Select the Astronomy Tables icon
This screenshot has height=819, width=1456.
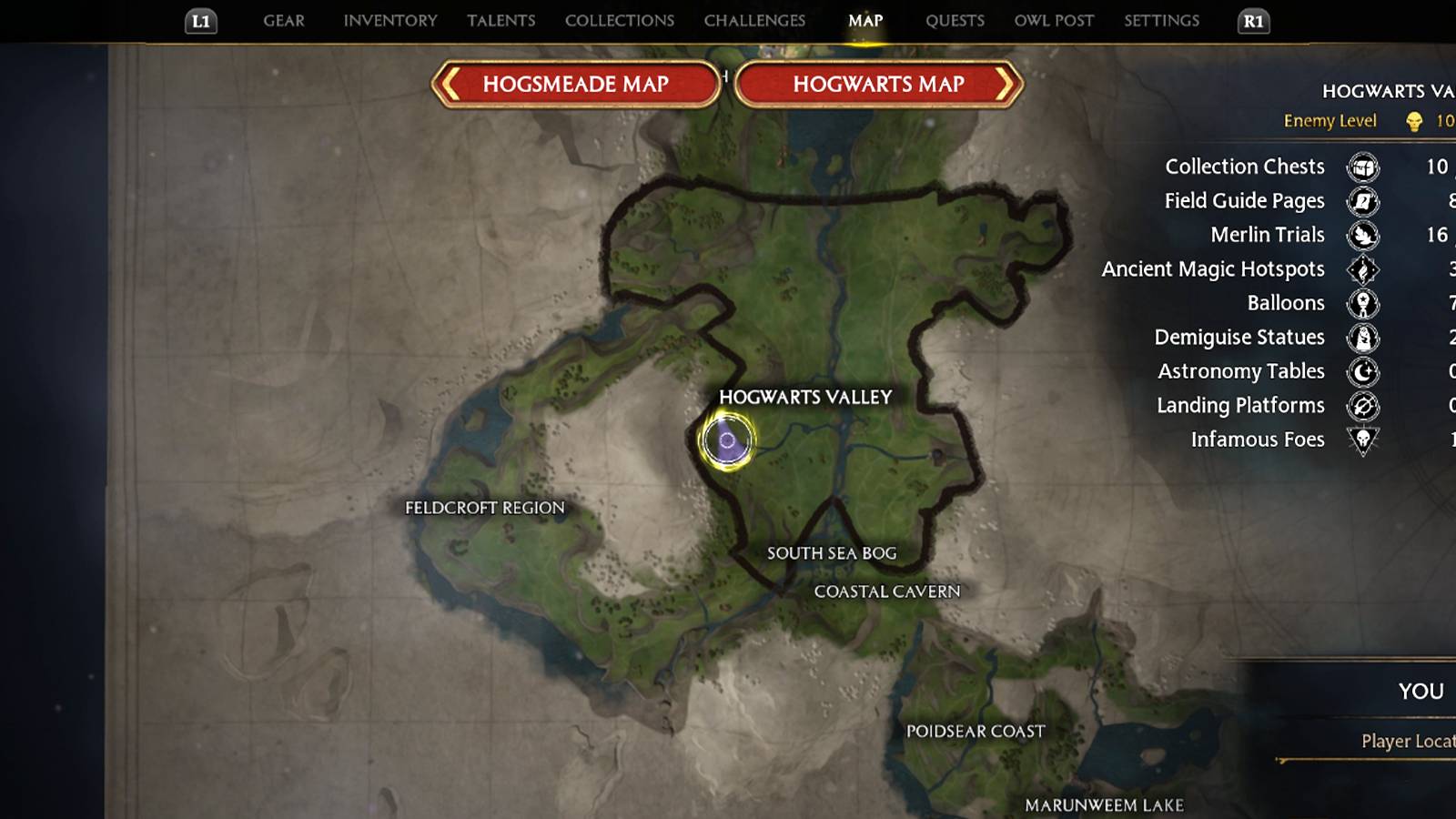pos(1360,371)
